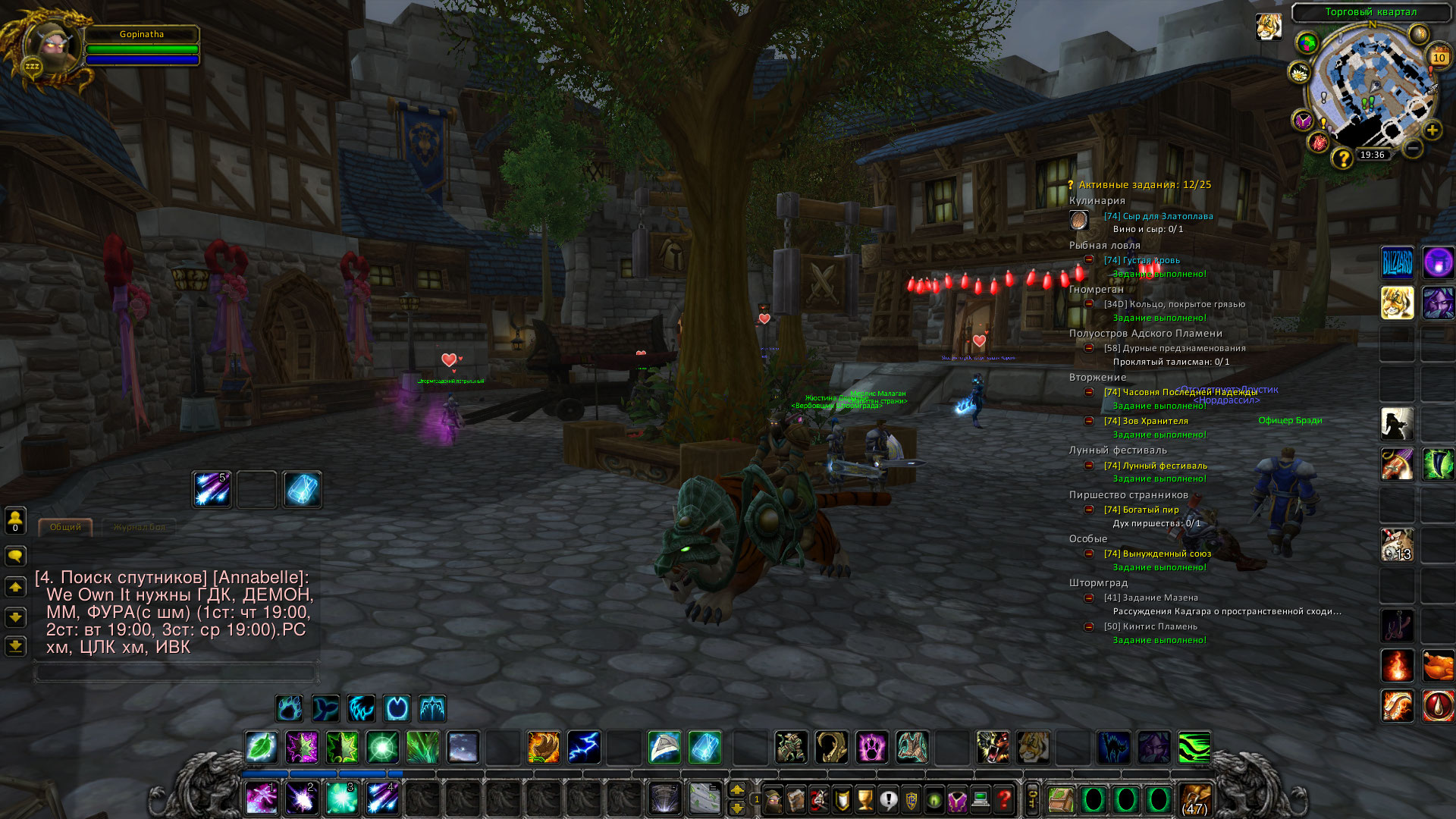This screenshot has width=1456, height=819.
Task: Collapse the Лунный фестиваль quest entry
Action: pos(1090,466)
